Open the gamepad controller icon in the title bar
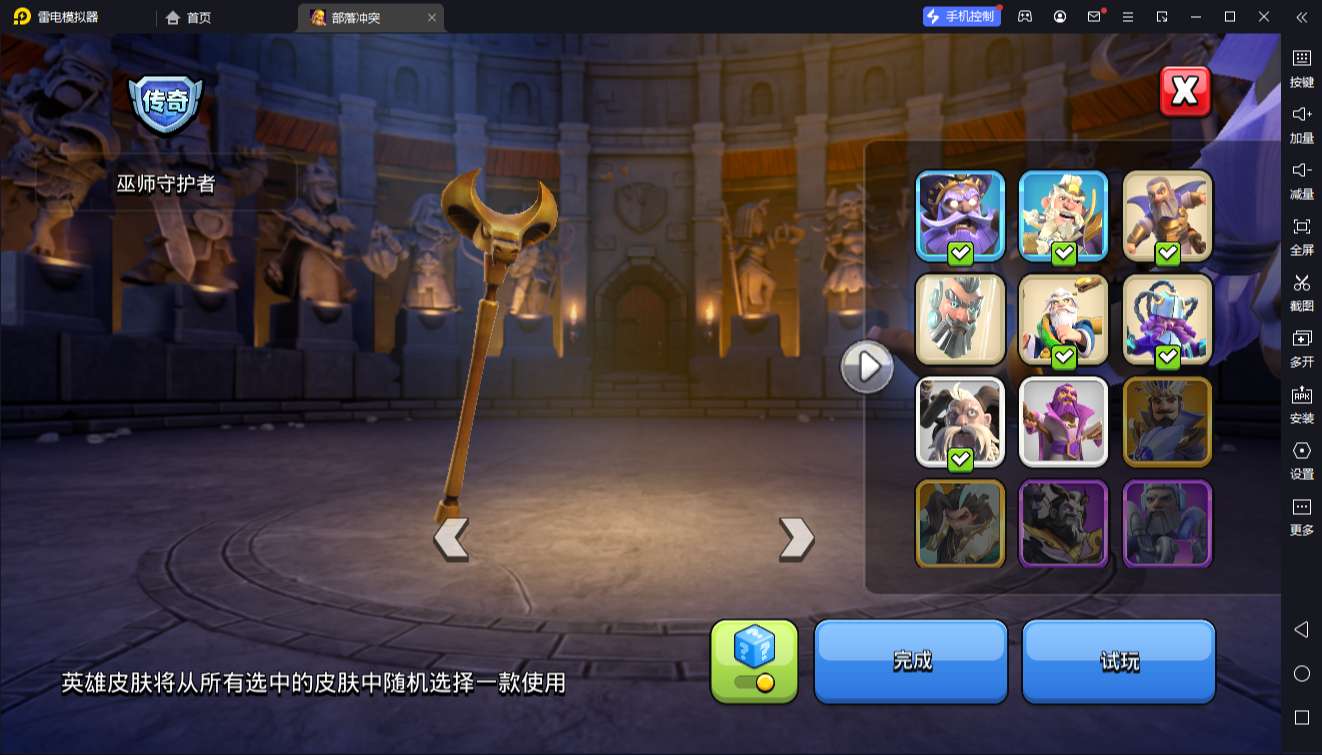The height and width of the screenshot is (755, 1322). [x=1023, y=17]
